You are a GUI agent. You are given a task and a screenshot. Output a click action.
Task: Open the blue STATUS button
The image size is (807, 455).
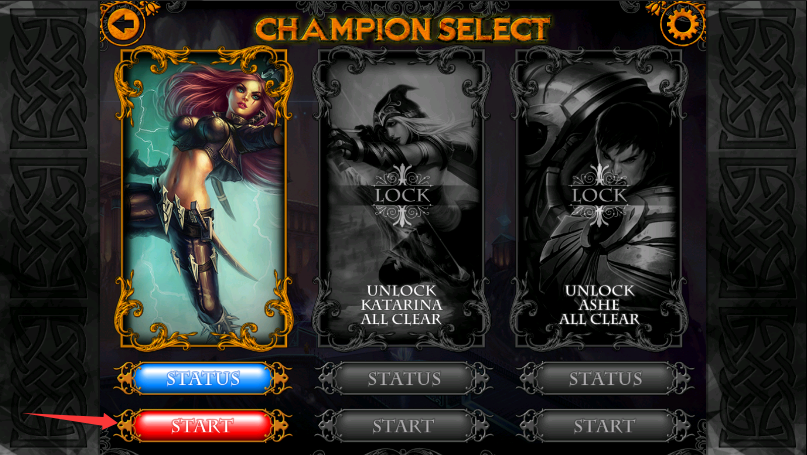[x=203, y=378]
